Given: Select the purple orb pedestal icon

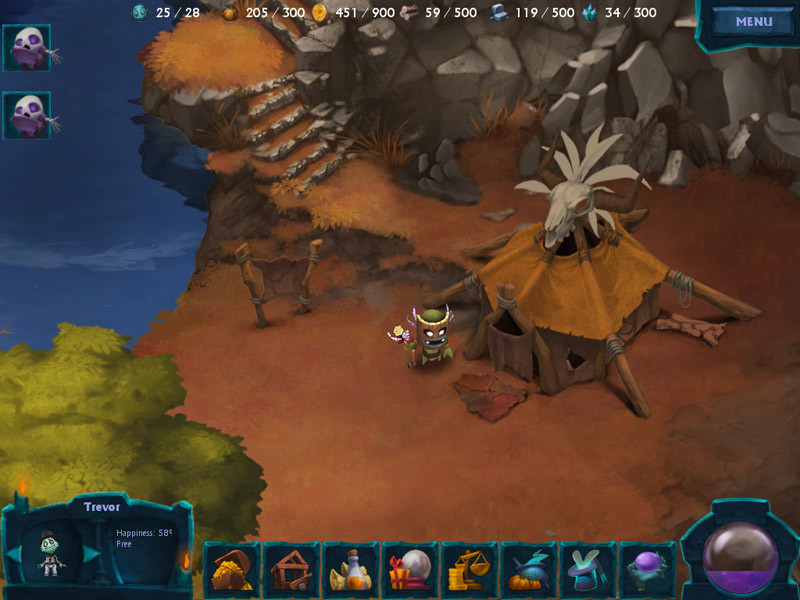Looking at the screenshot, I should (646, 570).
